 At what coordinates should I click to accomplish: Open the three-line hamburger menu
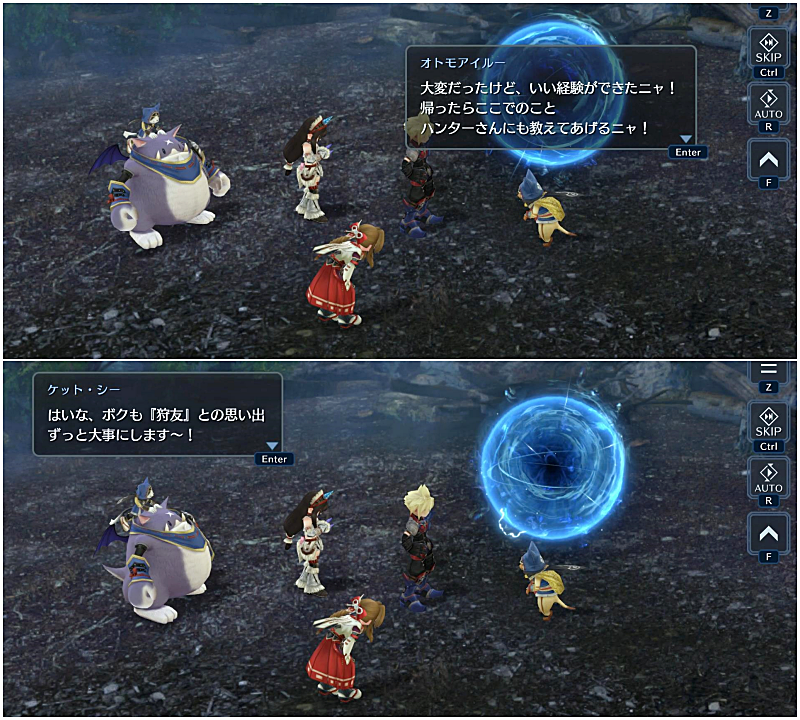point(768,370)
